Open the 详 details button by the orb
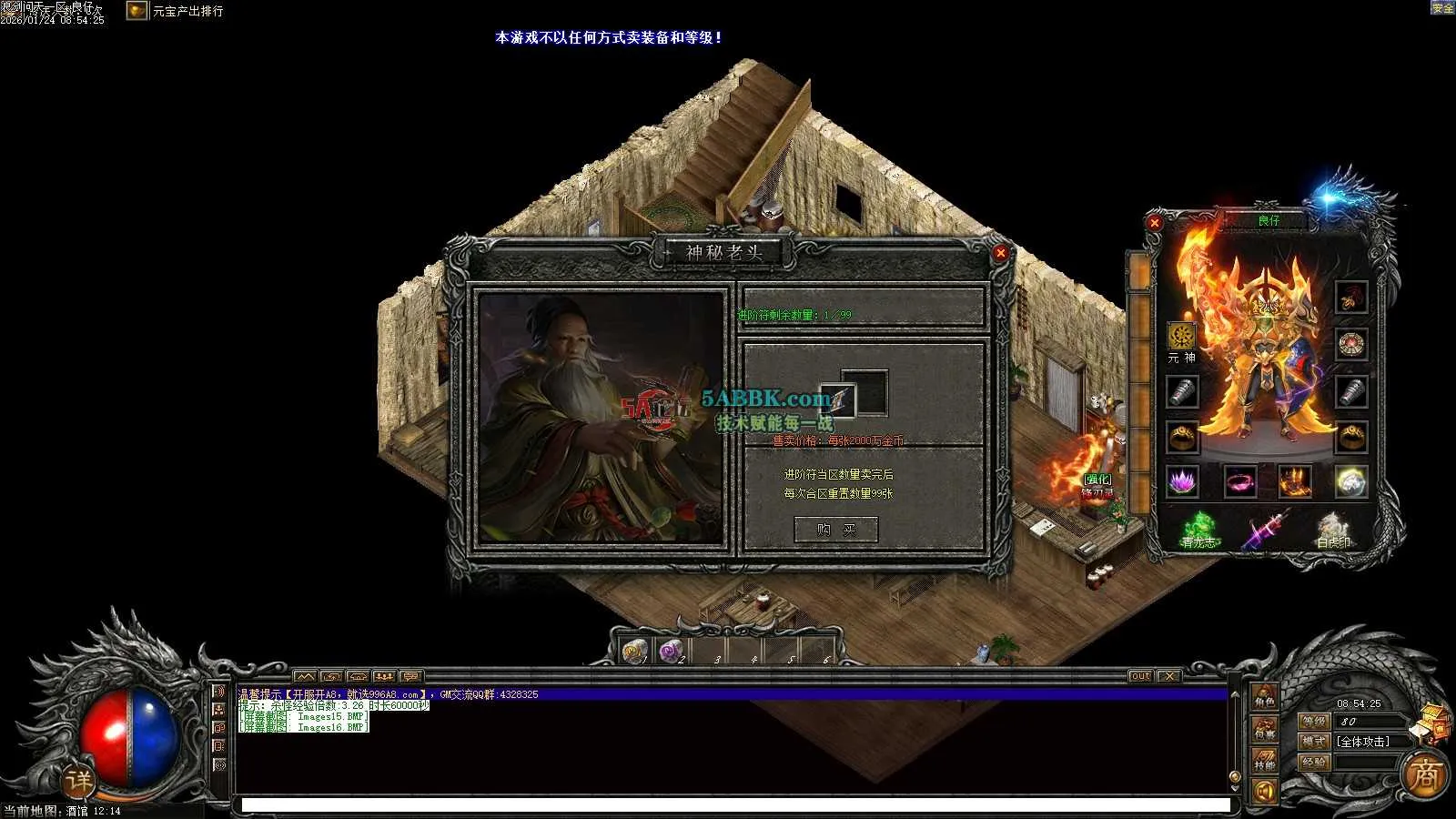 tap(78, 780)
